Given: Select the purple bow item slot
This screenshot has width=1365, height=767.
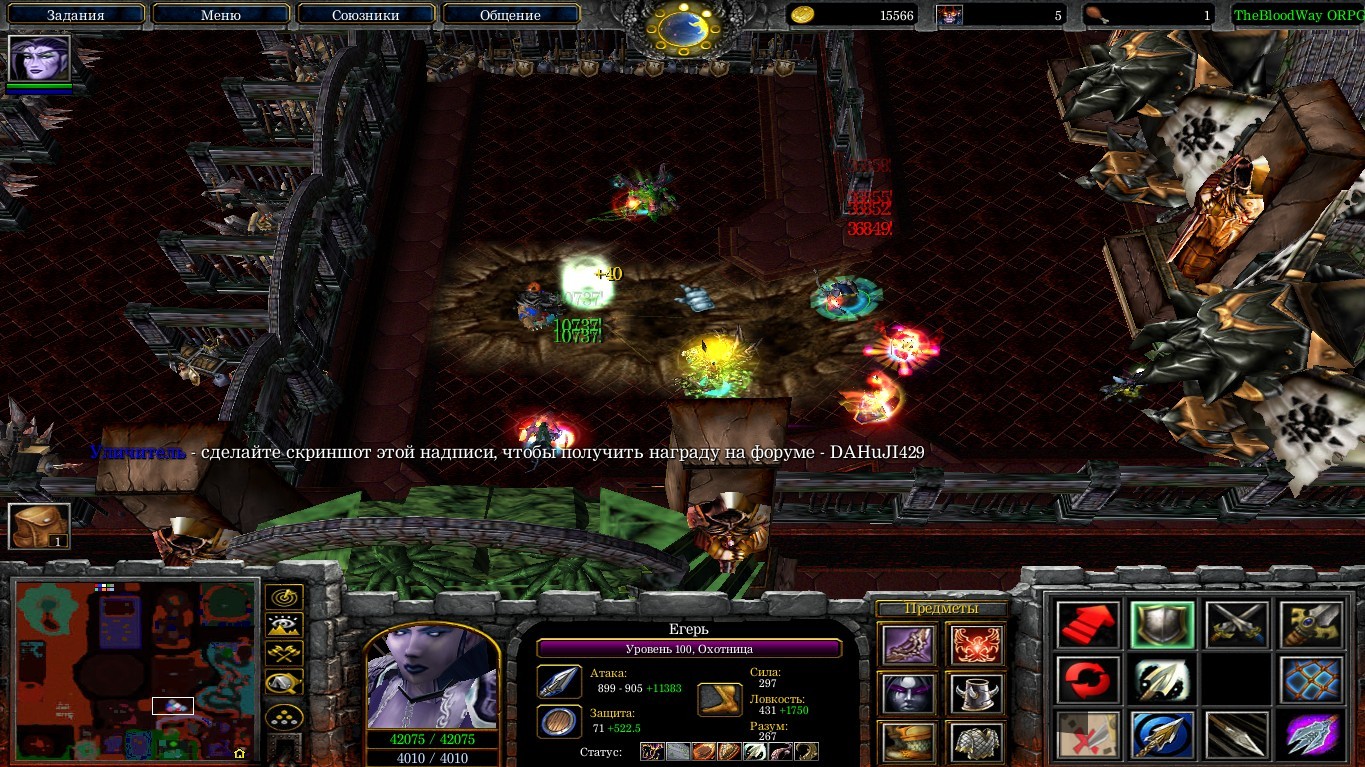Looking at the screenshot, I should coord(909,645).
